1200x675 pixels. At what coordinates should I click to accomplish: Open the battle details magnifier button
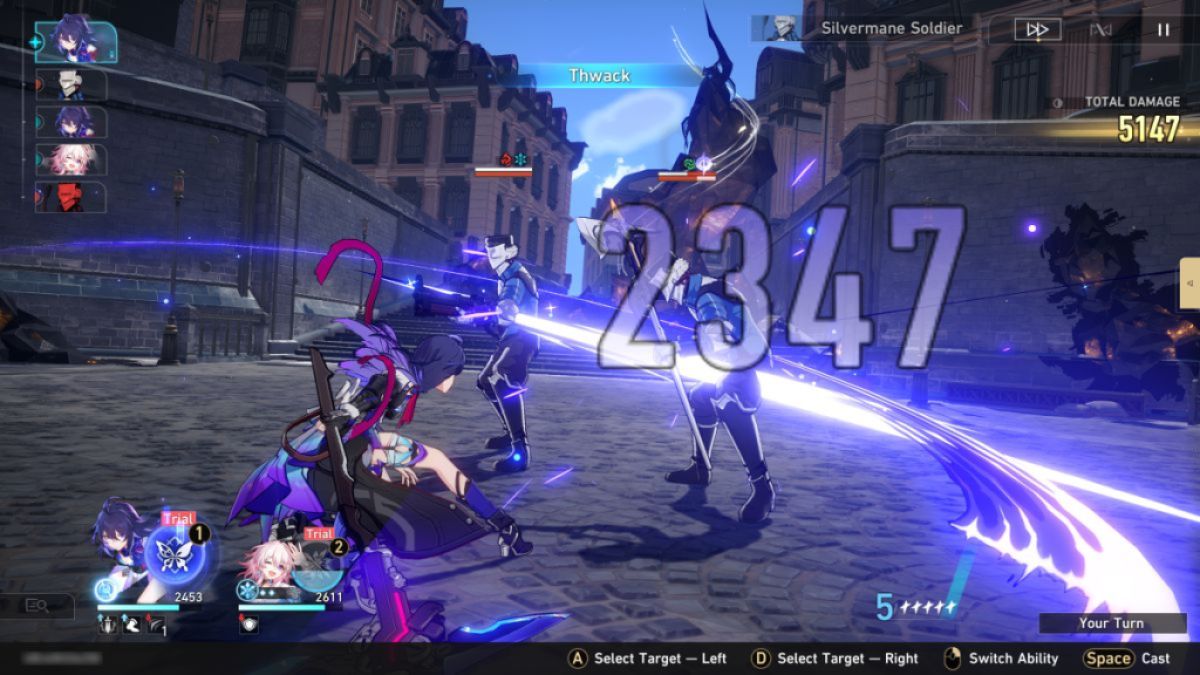click(x=37, y=605)
